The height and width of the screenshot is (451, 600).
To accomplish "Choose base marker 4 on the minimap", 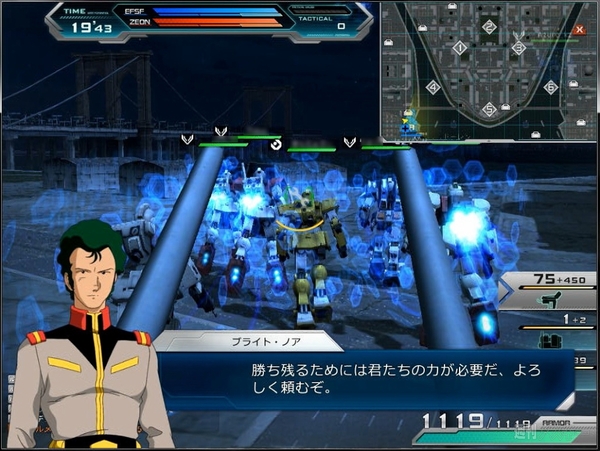I will pyautogui.click(x=433, y=87).
